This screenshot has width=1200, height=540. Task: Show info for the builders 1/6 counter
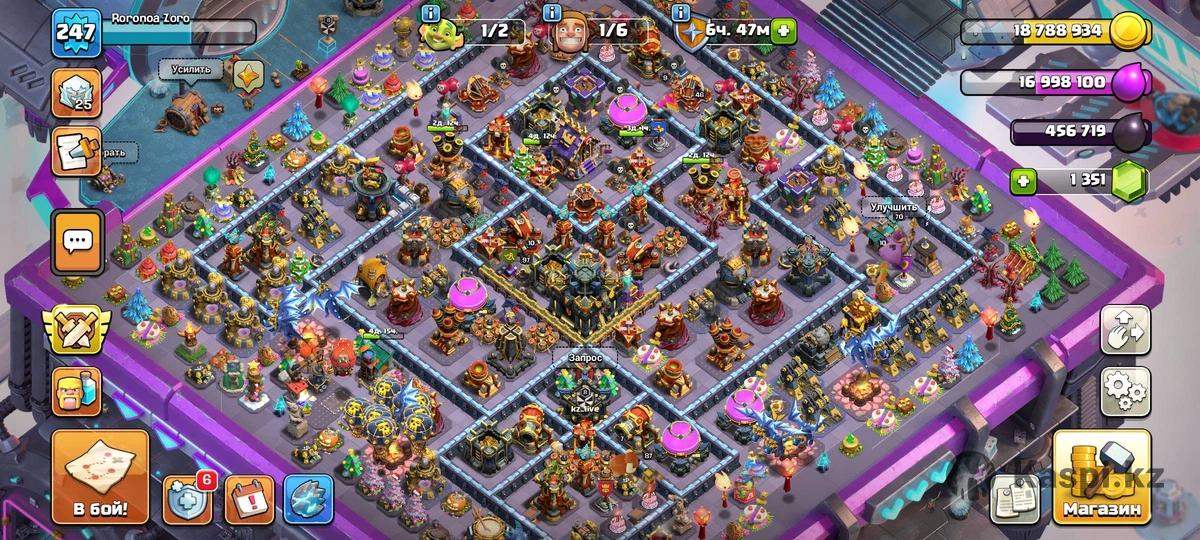552,13
